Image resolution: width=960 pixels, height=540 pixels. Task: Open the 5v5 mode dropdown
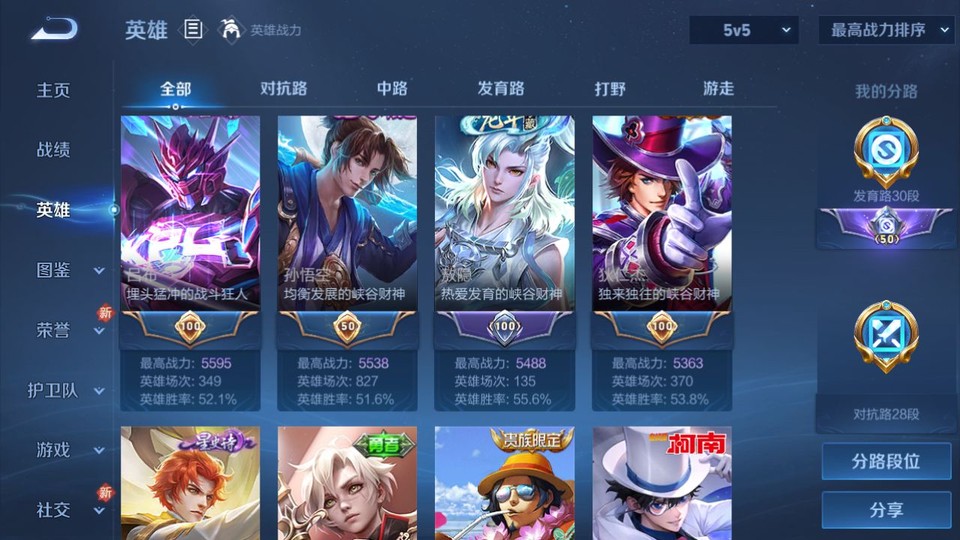pyautogui.click(x=743, y=30)
